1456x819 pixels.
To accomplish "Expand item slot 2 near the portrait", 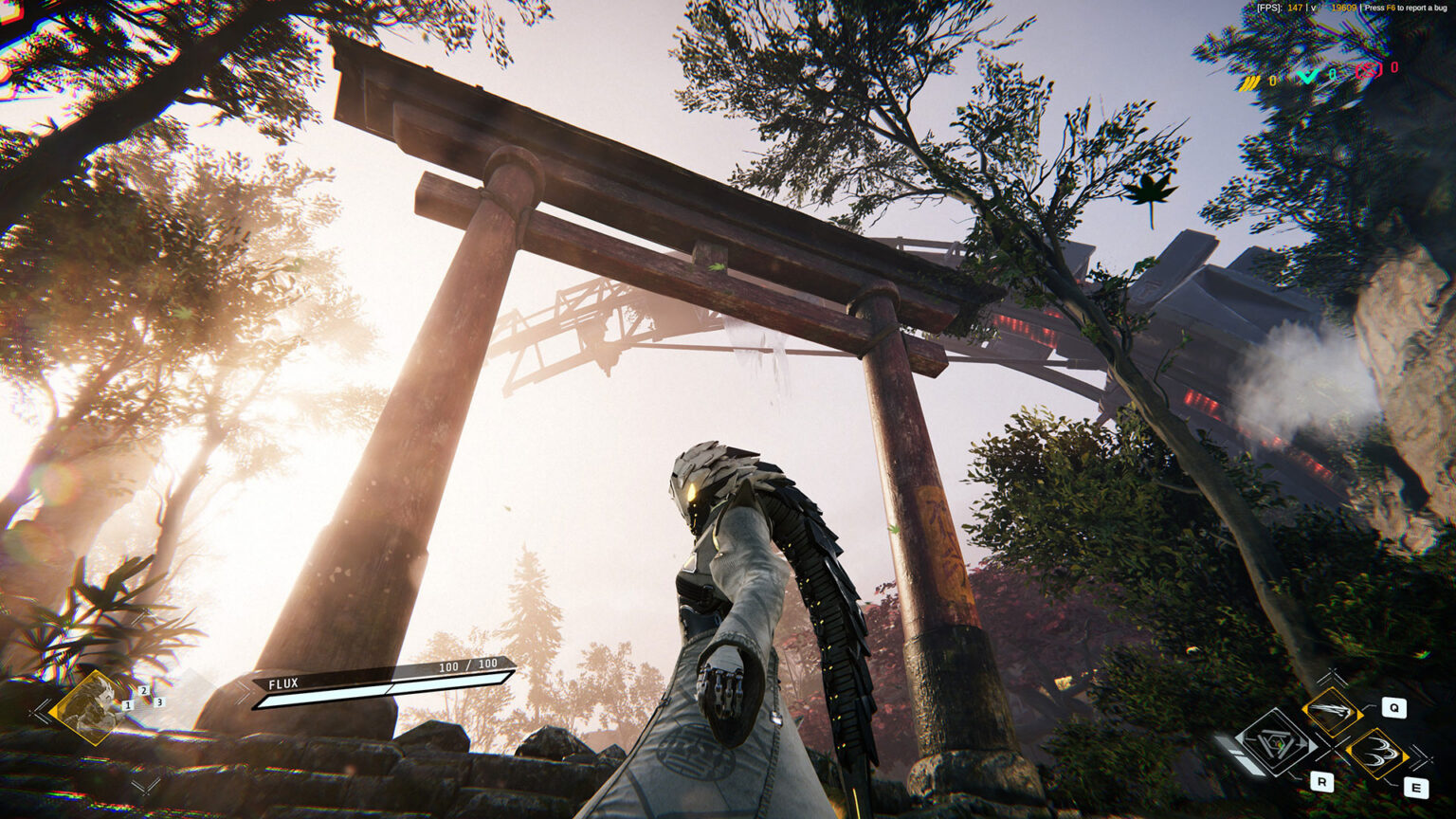I will coord(143,690).
